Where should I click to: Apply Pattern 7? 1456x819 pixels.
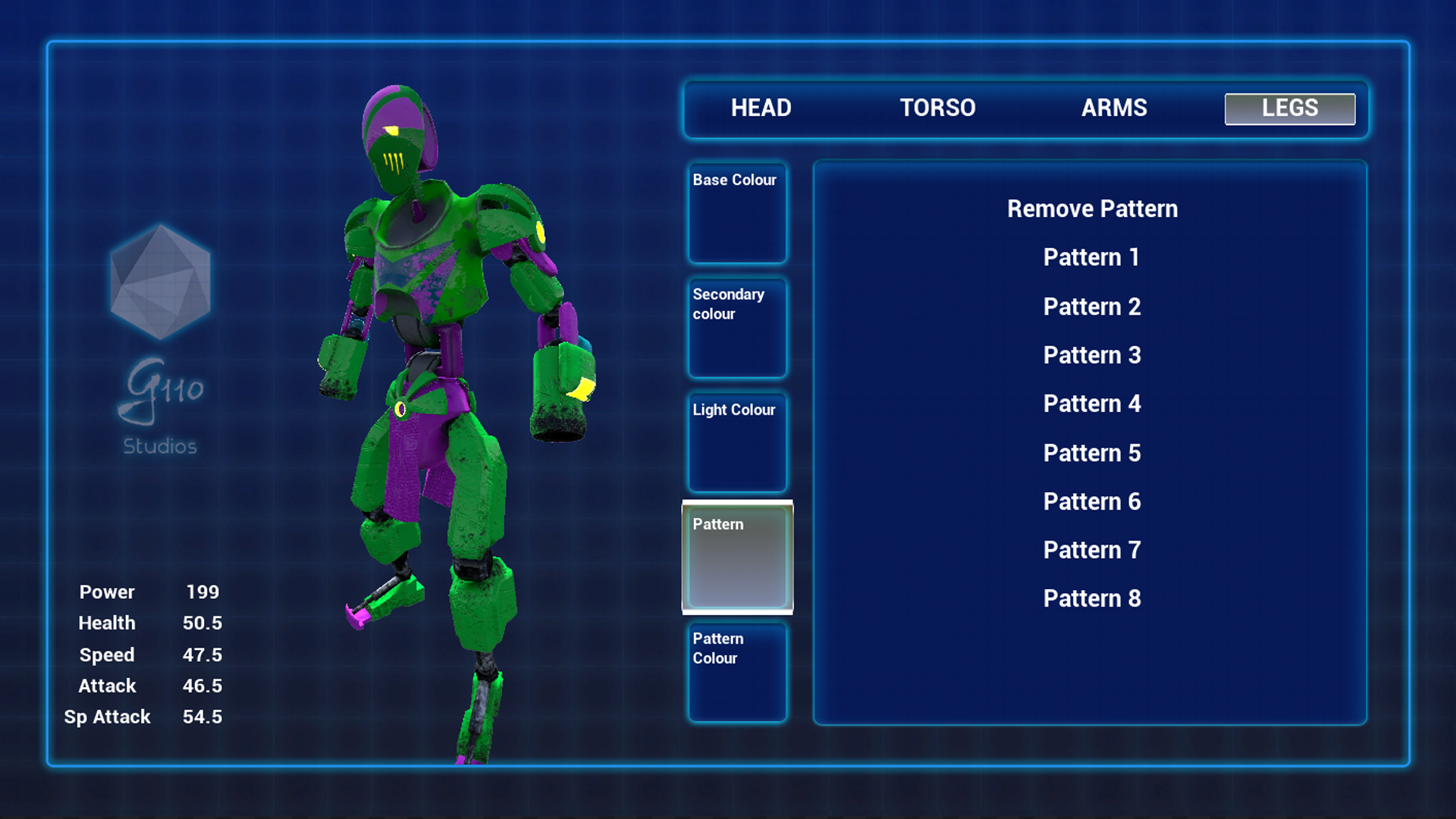point(1092,549)
